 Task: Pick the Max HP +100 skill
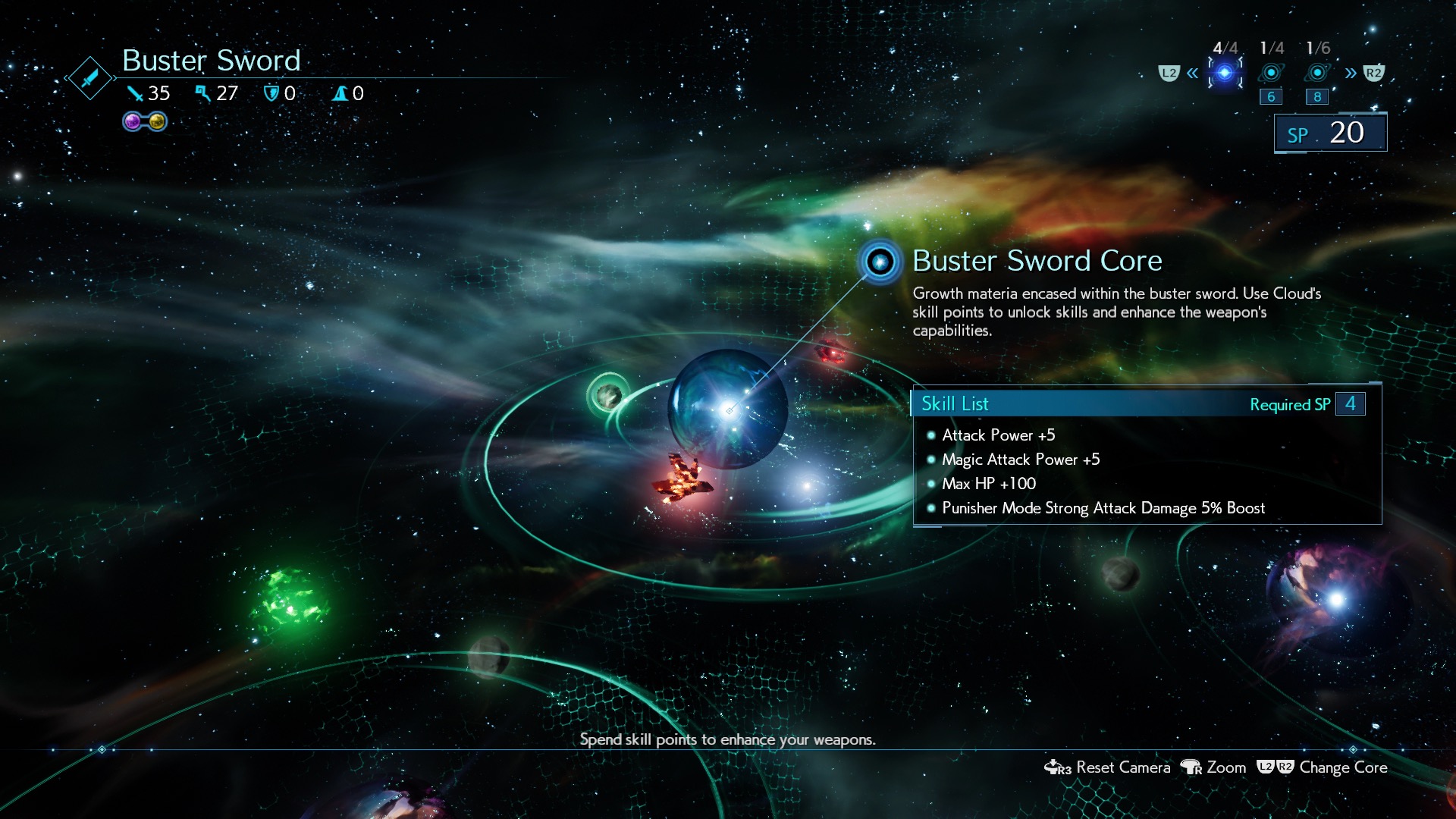coord(988,484)
